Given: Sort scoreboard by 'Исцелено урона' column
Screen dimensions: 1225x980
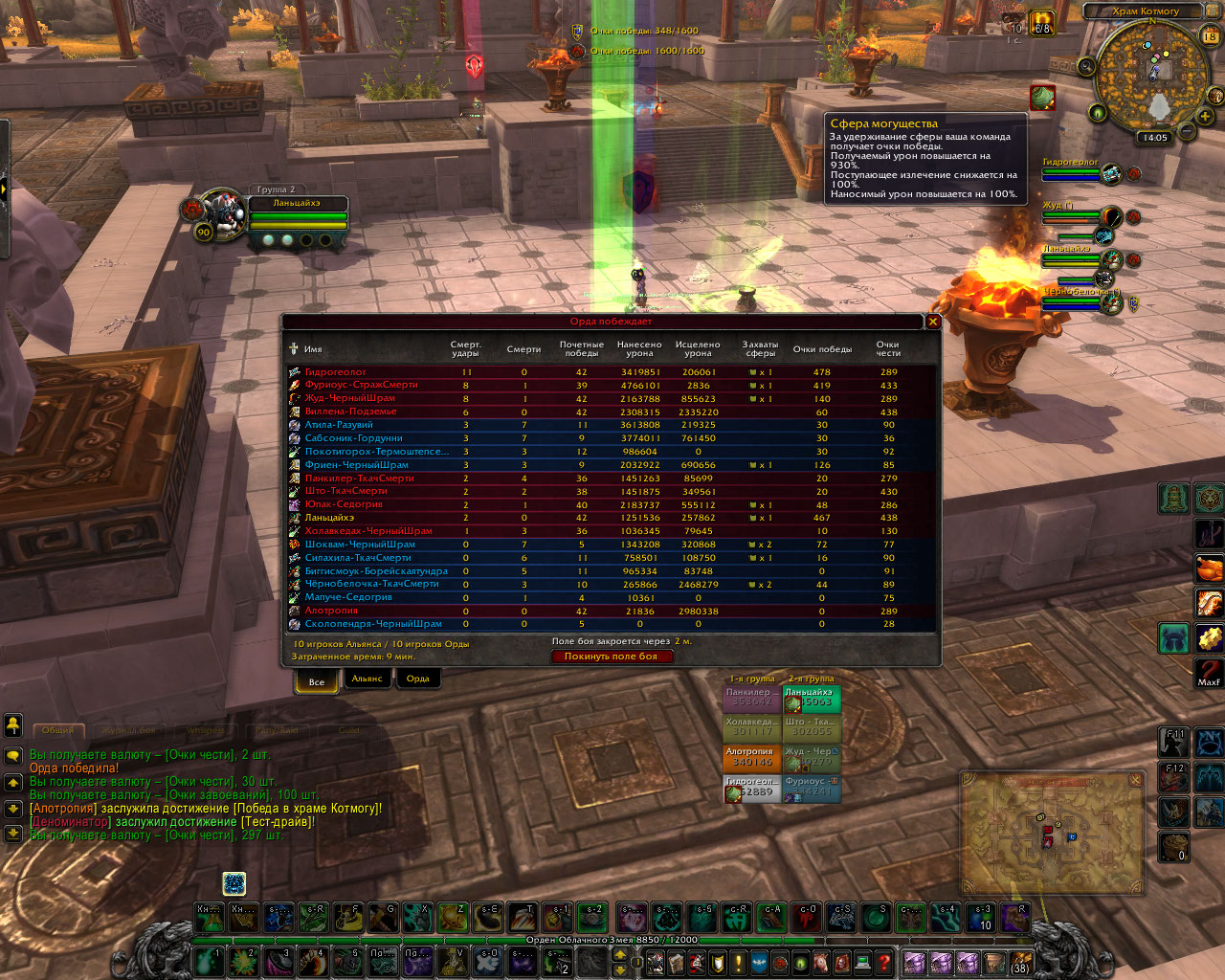Looking at the screenshot, I should coord(698,349).
